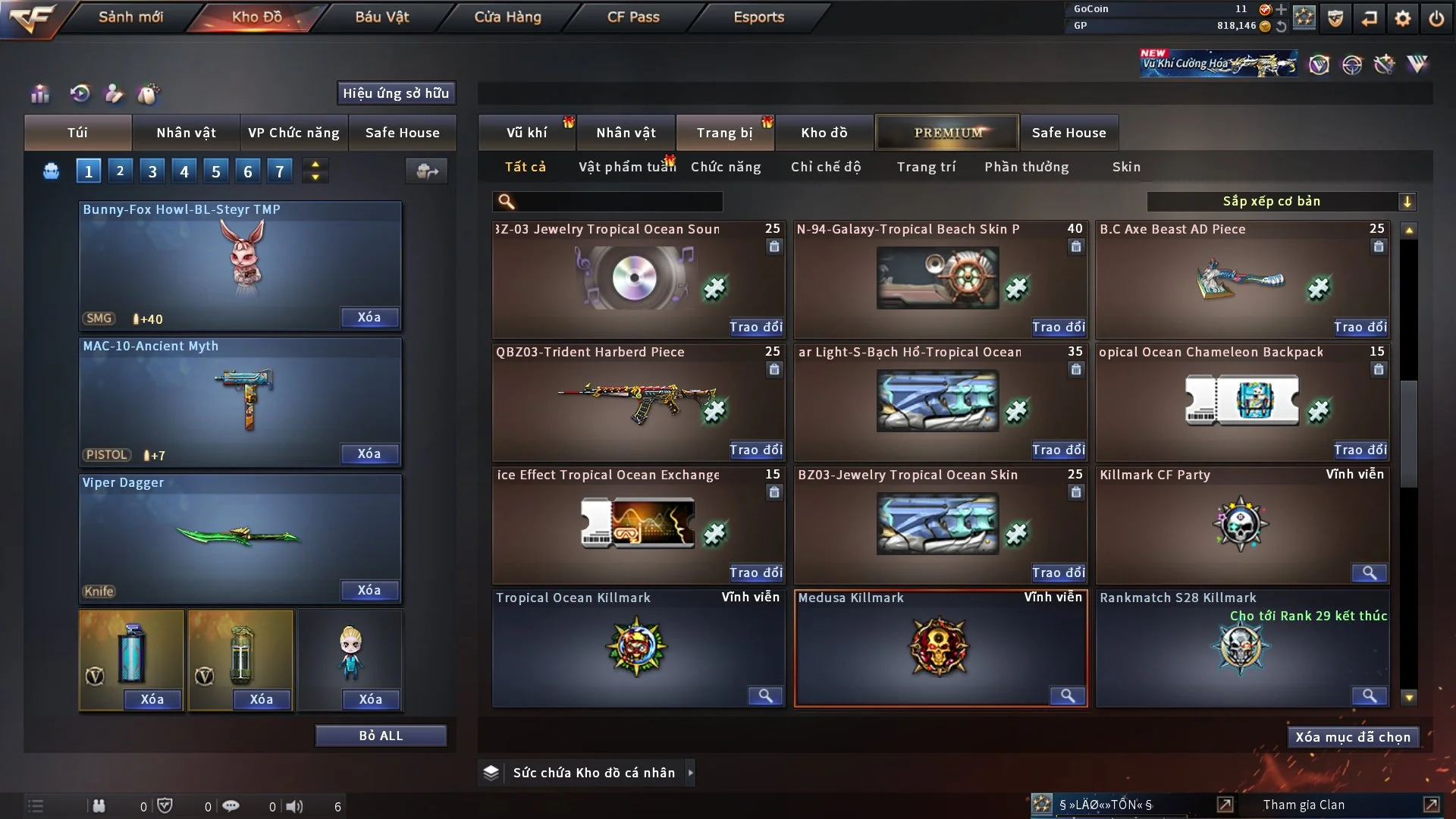
Task: Open the CF Pass menu
Action: (x=633, y=17)
